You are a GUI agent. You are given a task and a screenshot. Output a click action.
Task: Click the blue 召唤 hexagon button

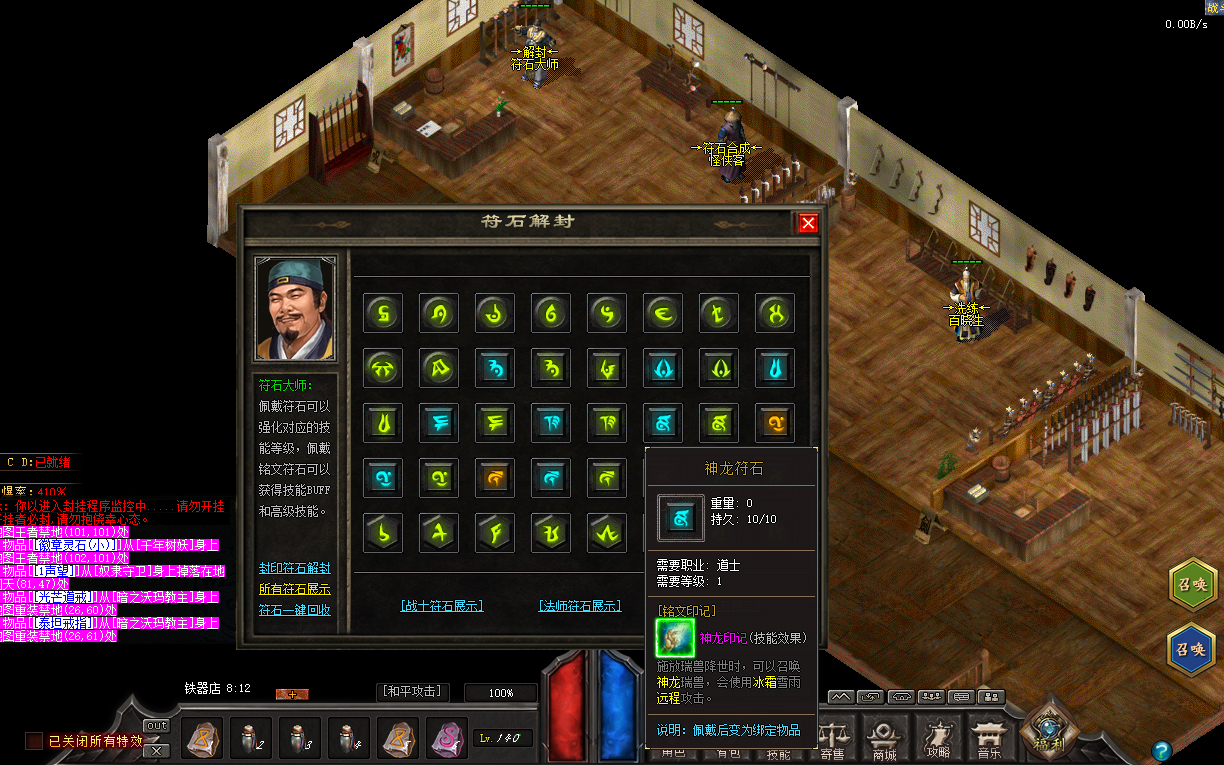point(1191,648)
